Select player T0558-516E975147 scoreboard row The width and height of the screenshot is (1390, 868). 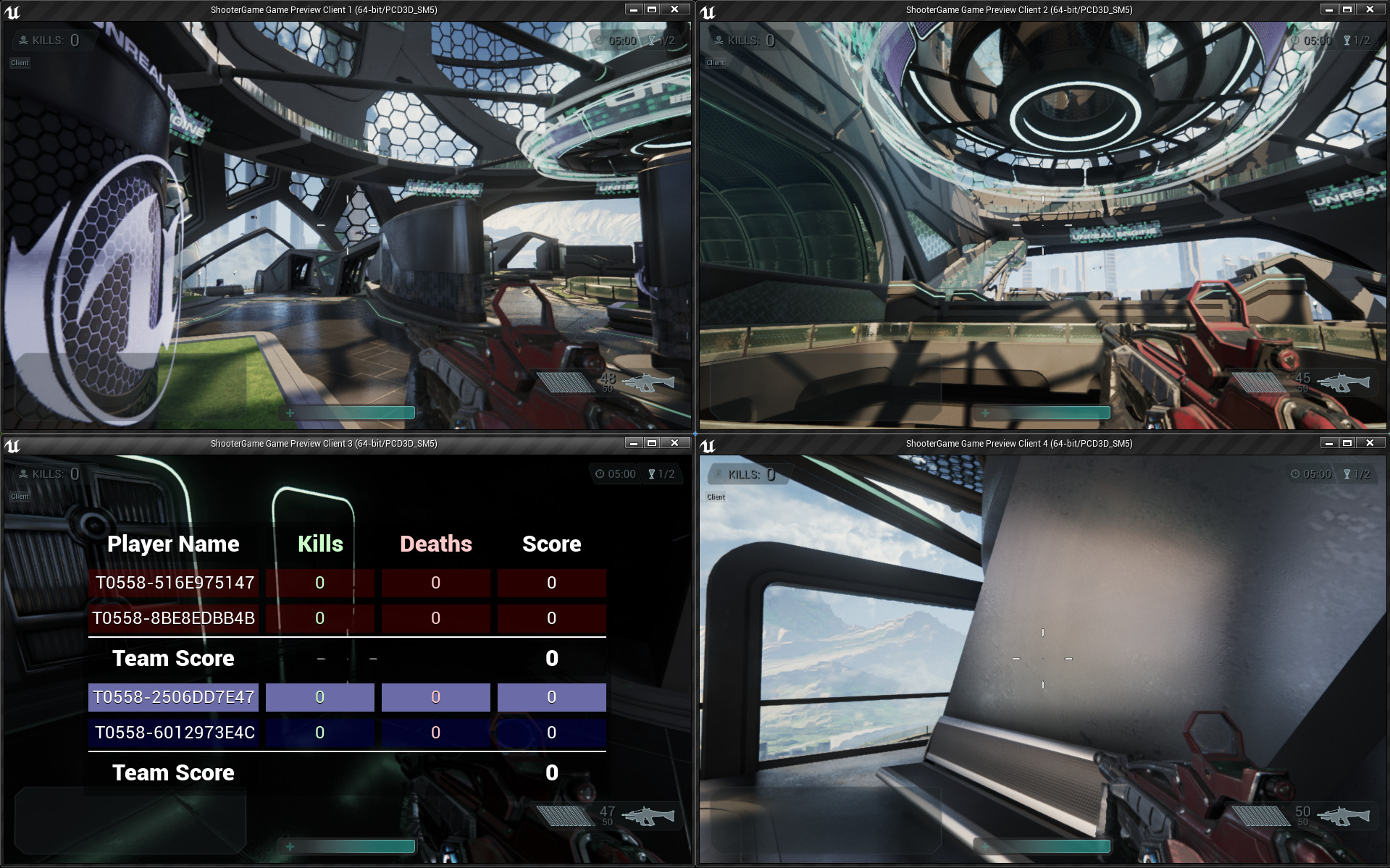(174, 583)
